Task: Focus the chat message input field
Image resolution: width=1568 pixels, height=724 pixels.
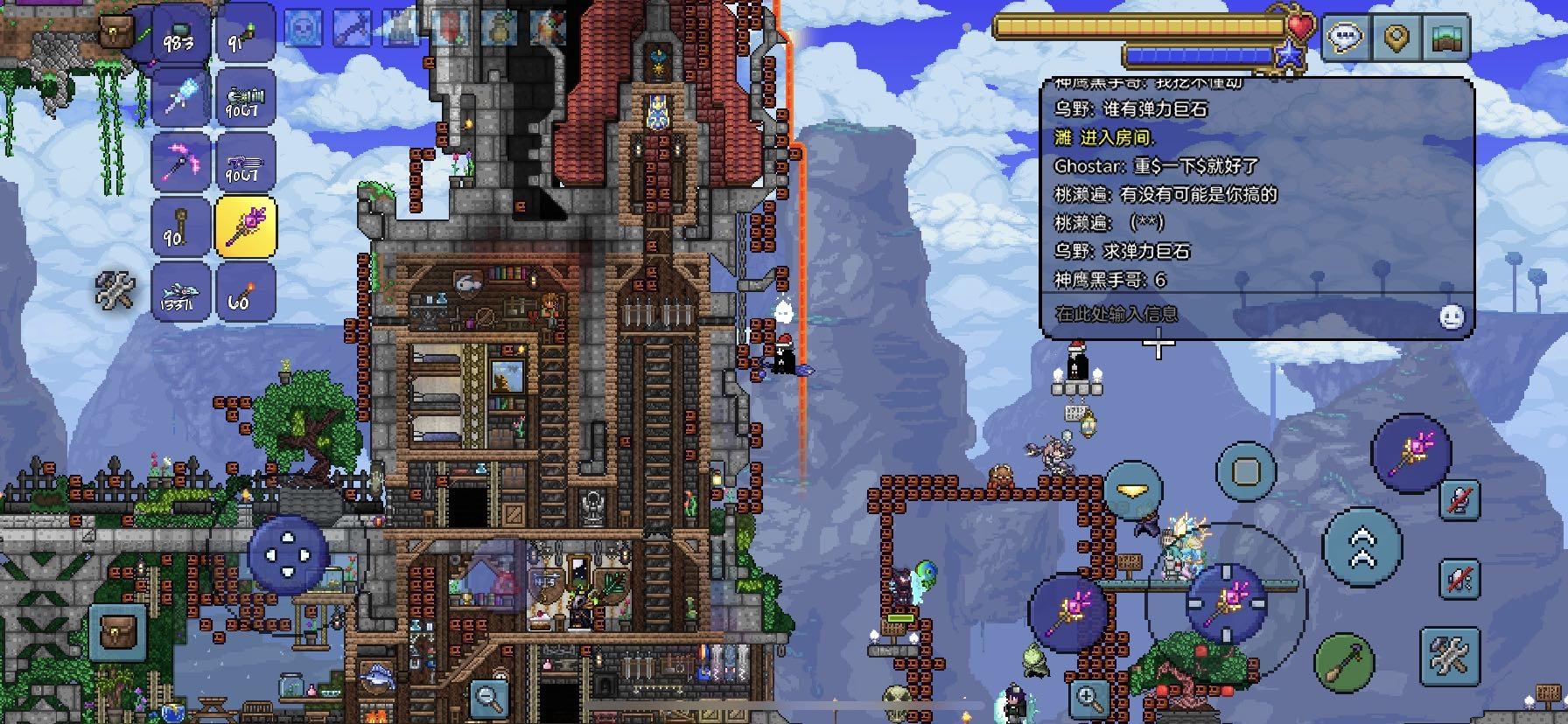Action: pyautogui.click(x=1234, y=314)
